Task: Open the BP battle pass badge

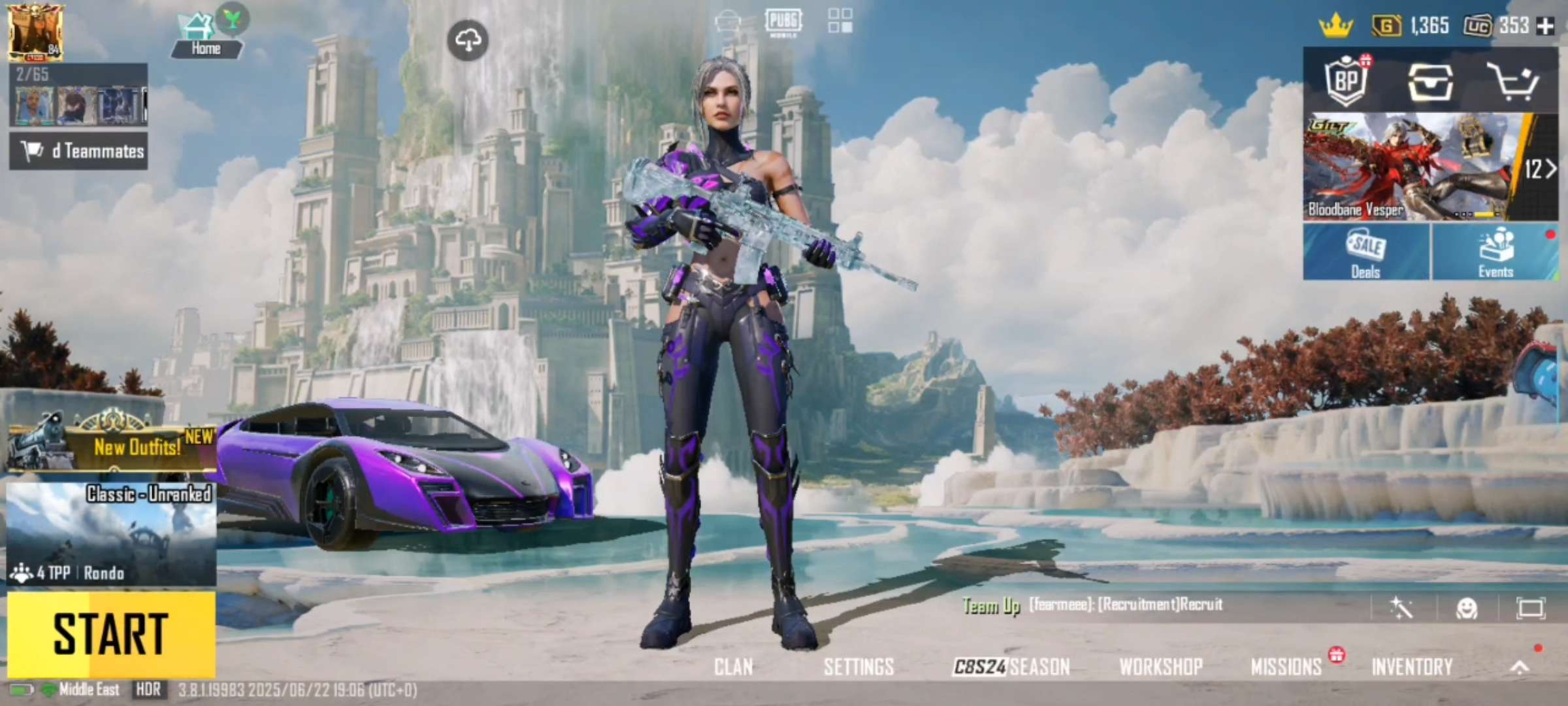Action: tap(1346, 82)
